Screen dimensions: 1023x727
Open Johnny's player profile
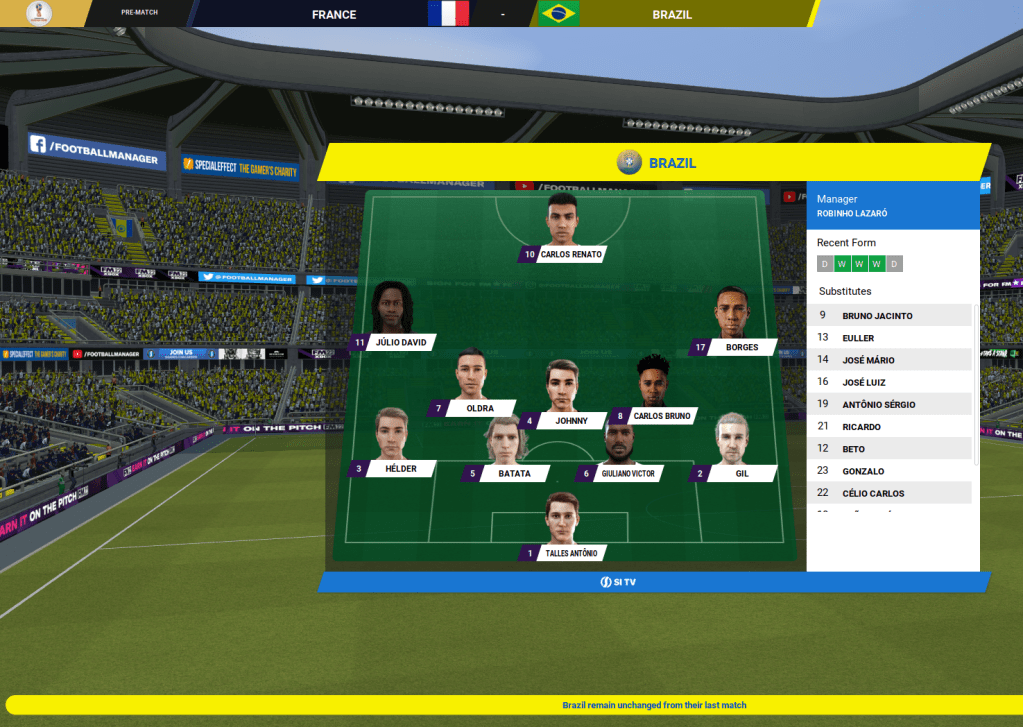571,421
